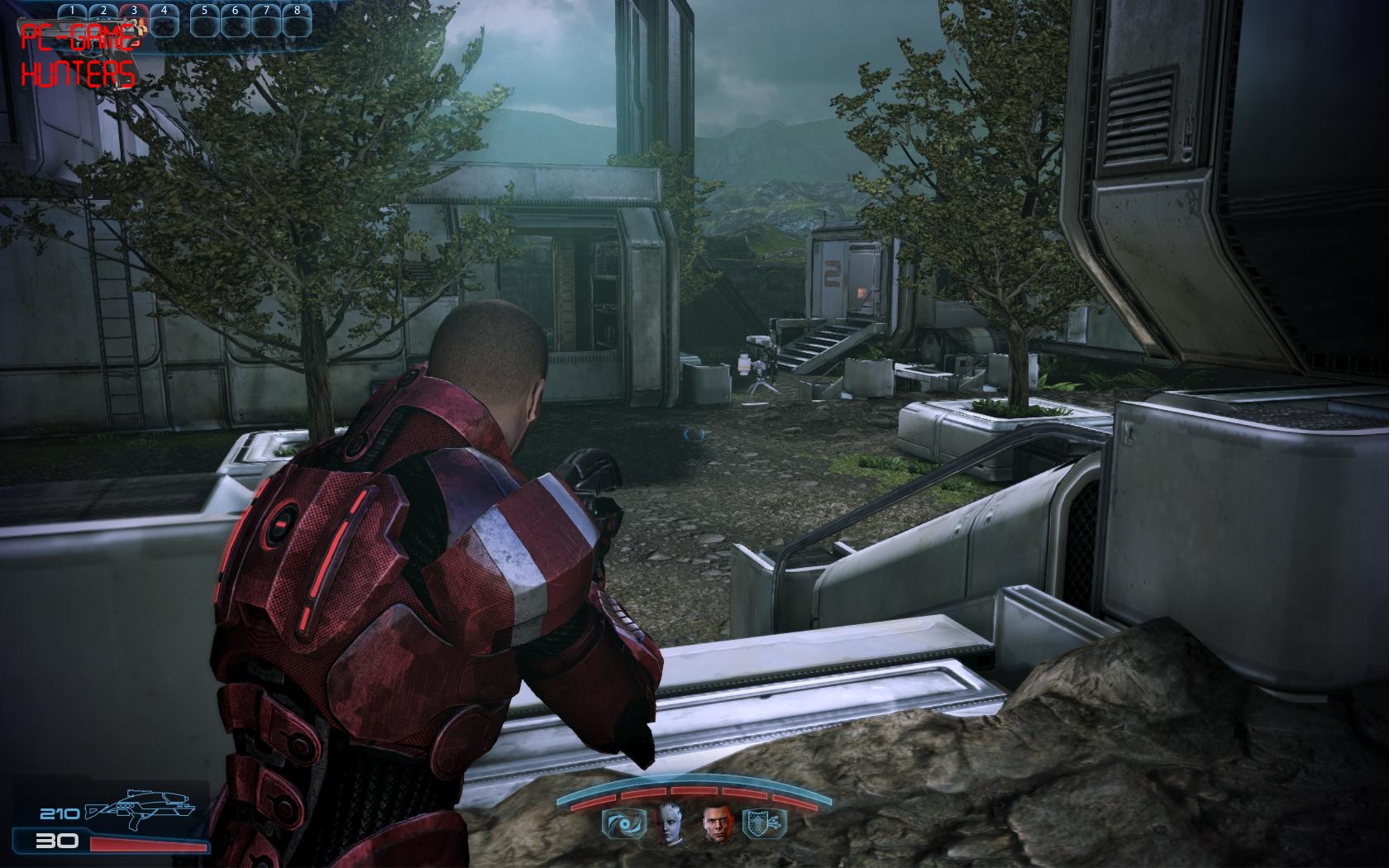The width and height of the screenshot is (1389, 868).
Task: Activate the shield-shaped squad power icon
Action: click(766, 823)
